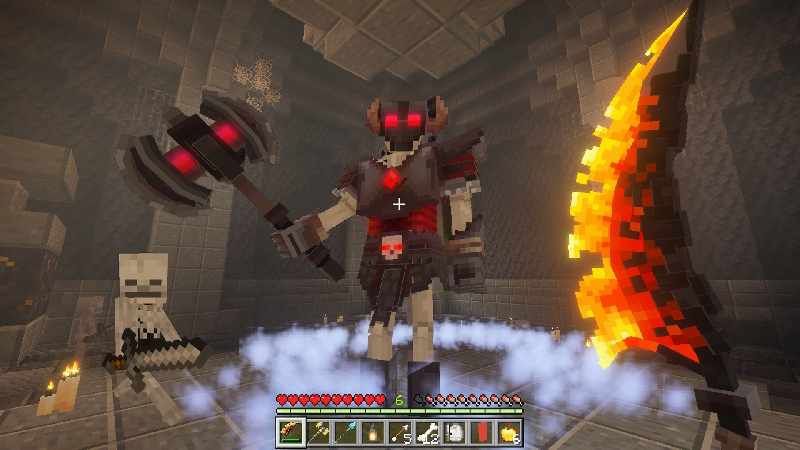The image size is (800, 450).
Task: Select the blue-tipped staff slot
Action: click(345, 433)
